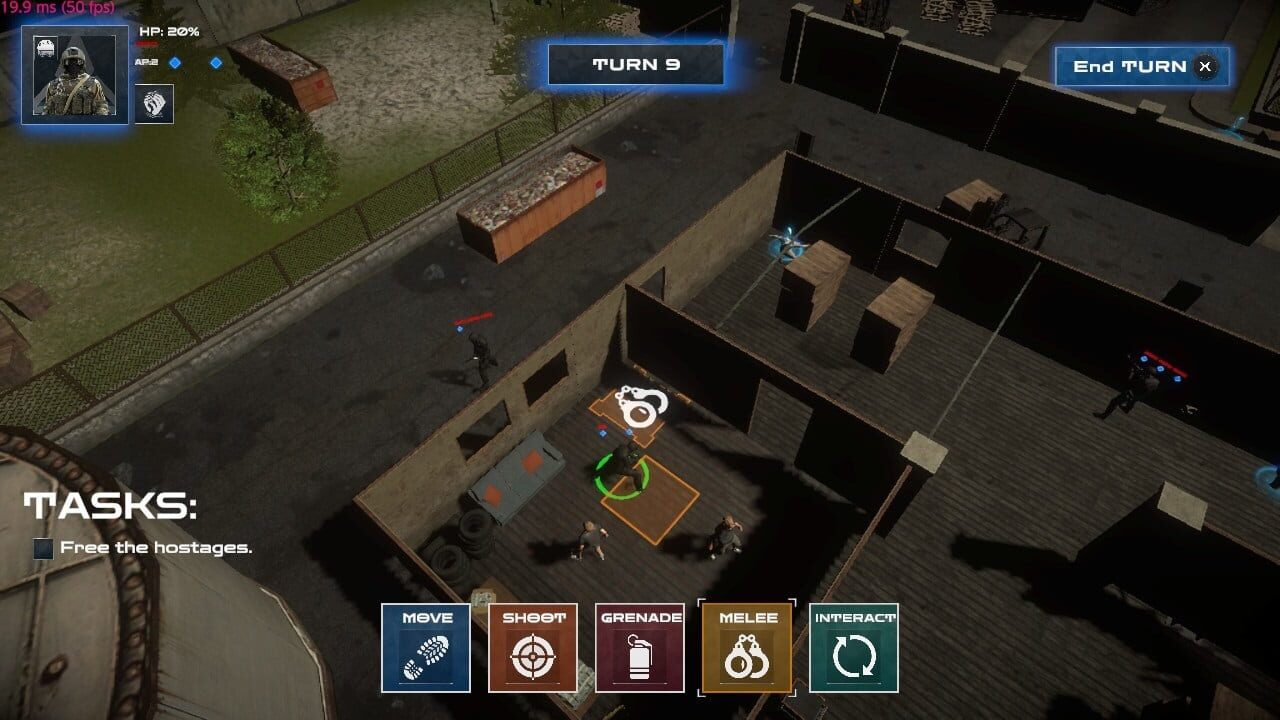Click the class badge on the soldier portrait
This screenshot has height=720, width=1280.
pos(47,45)
